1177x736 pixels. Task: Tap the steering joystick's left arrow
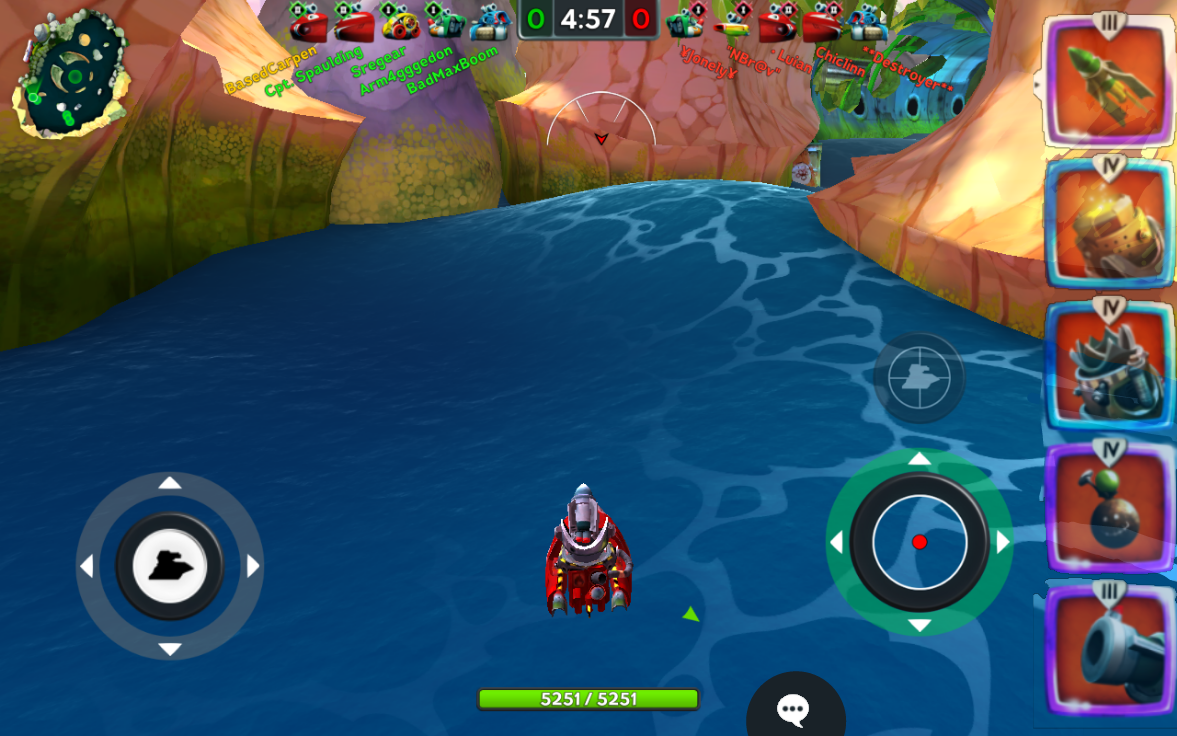click(87, 567)
